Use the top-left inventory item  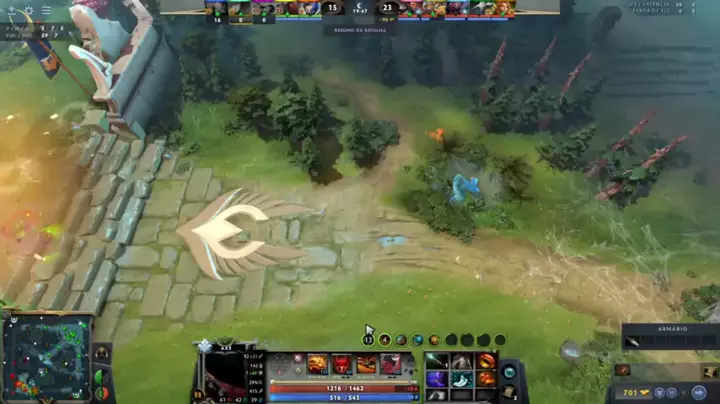pyautogui.click(x=437, y=361)
